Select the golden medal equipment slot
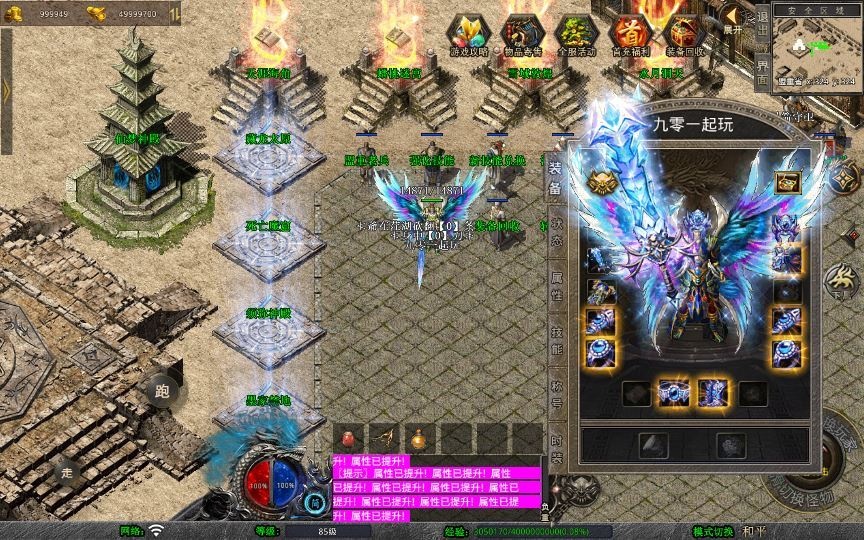The height and width of the screenshot is (540, 864). [601, 183]
